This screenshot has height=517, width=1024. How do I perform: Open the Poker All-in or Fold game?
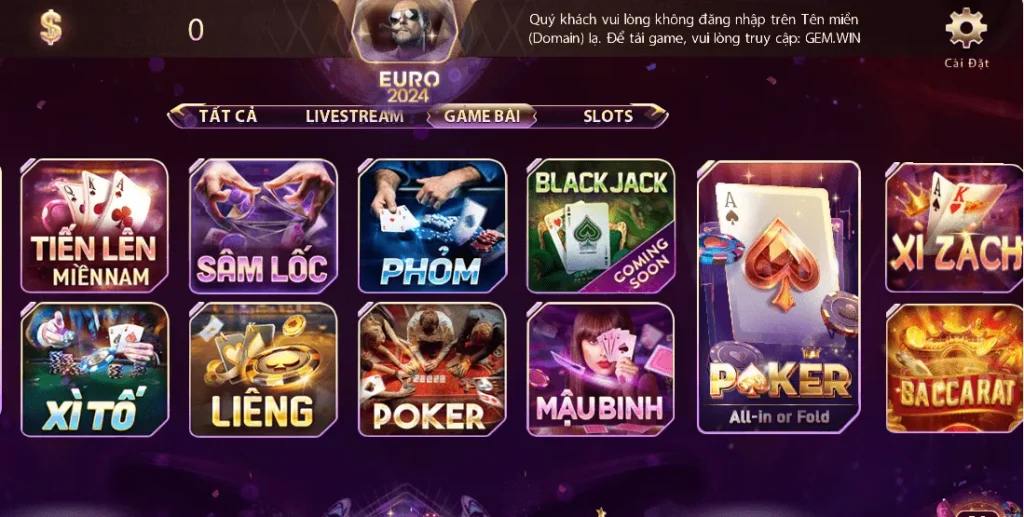coord(778,297)
